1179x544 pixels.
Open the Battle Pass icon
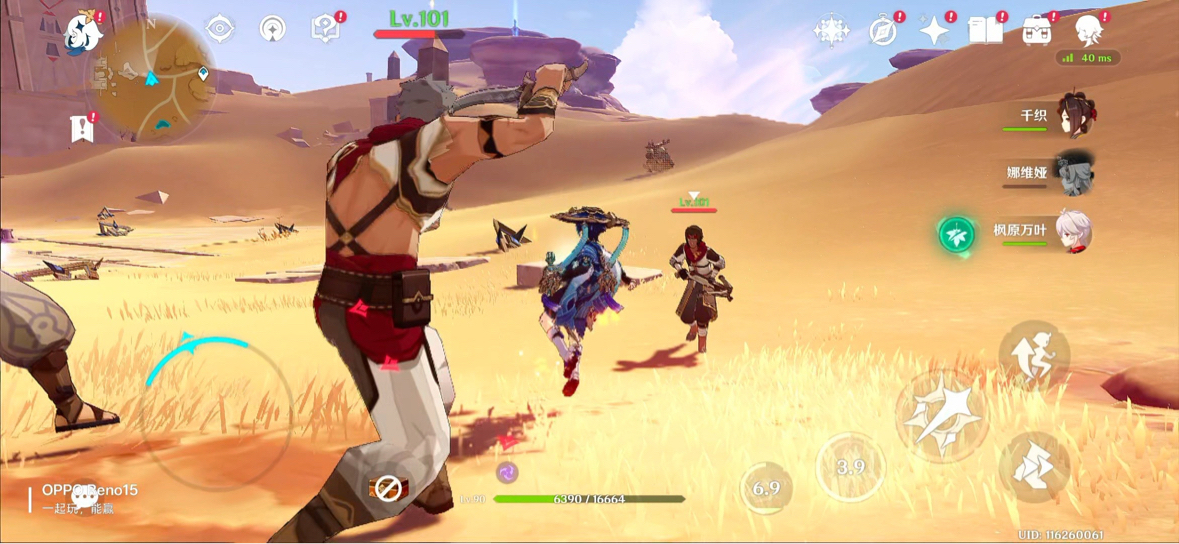click(x=1037, y=31)
